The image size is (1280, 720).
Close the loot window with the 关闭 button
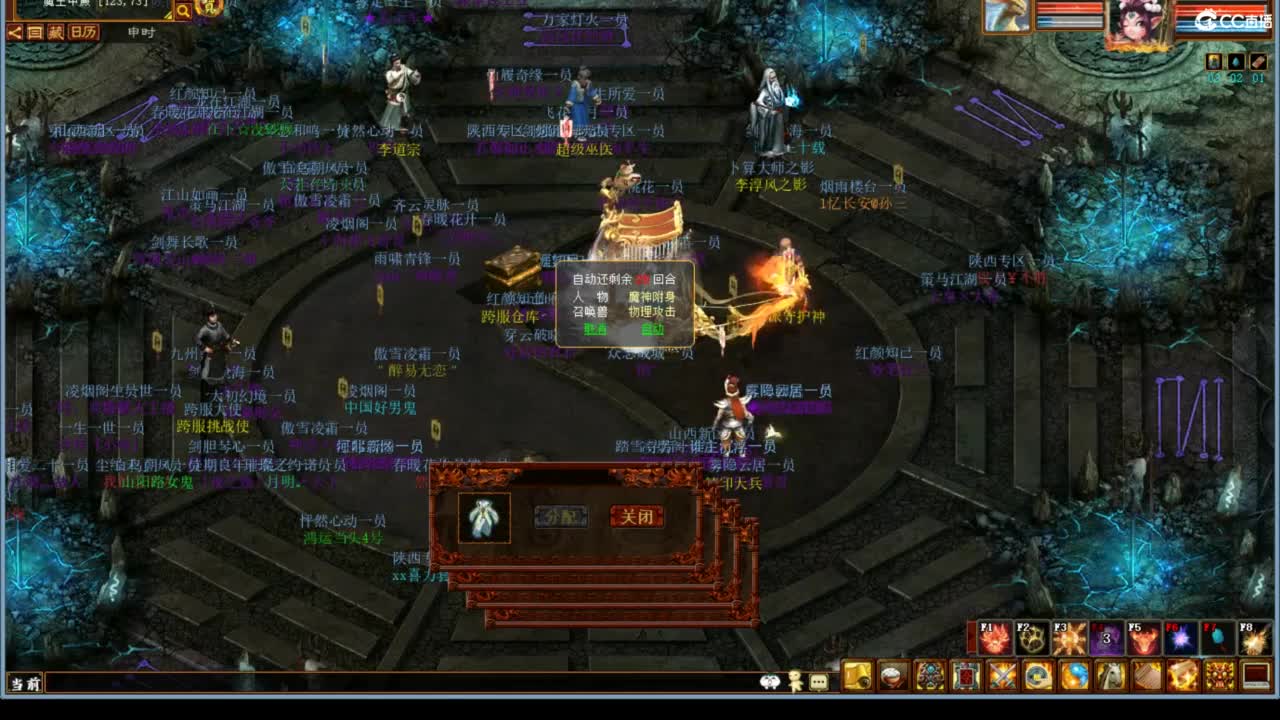637,516
